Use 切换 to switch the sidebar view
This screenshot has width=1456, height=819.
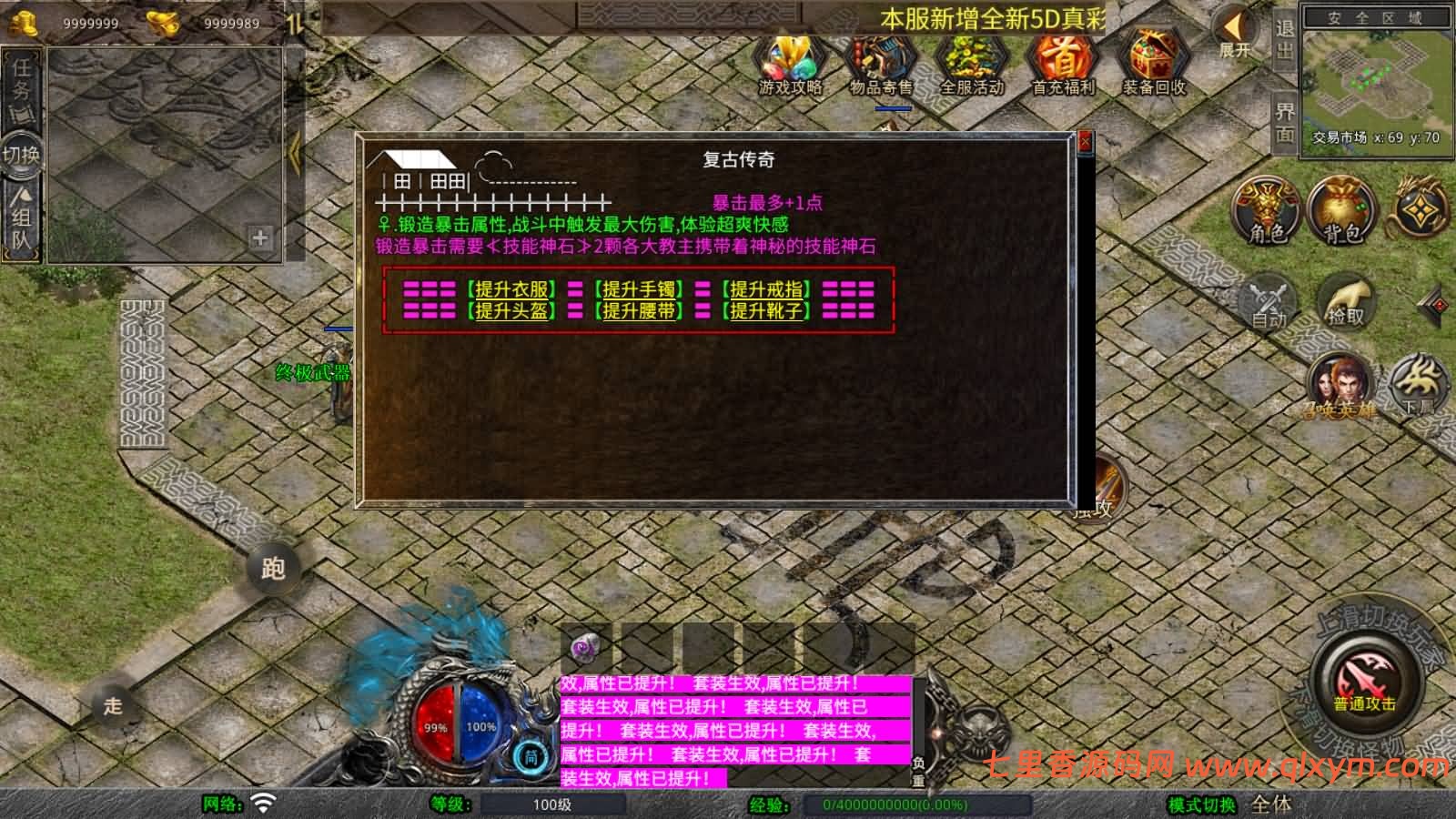(20, 153)
